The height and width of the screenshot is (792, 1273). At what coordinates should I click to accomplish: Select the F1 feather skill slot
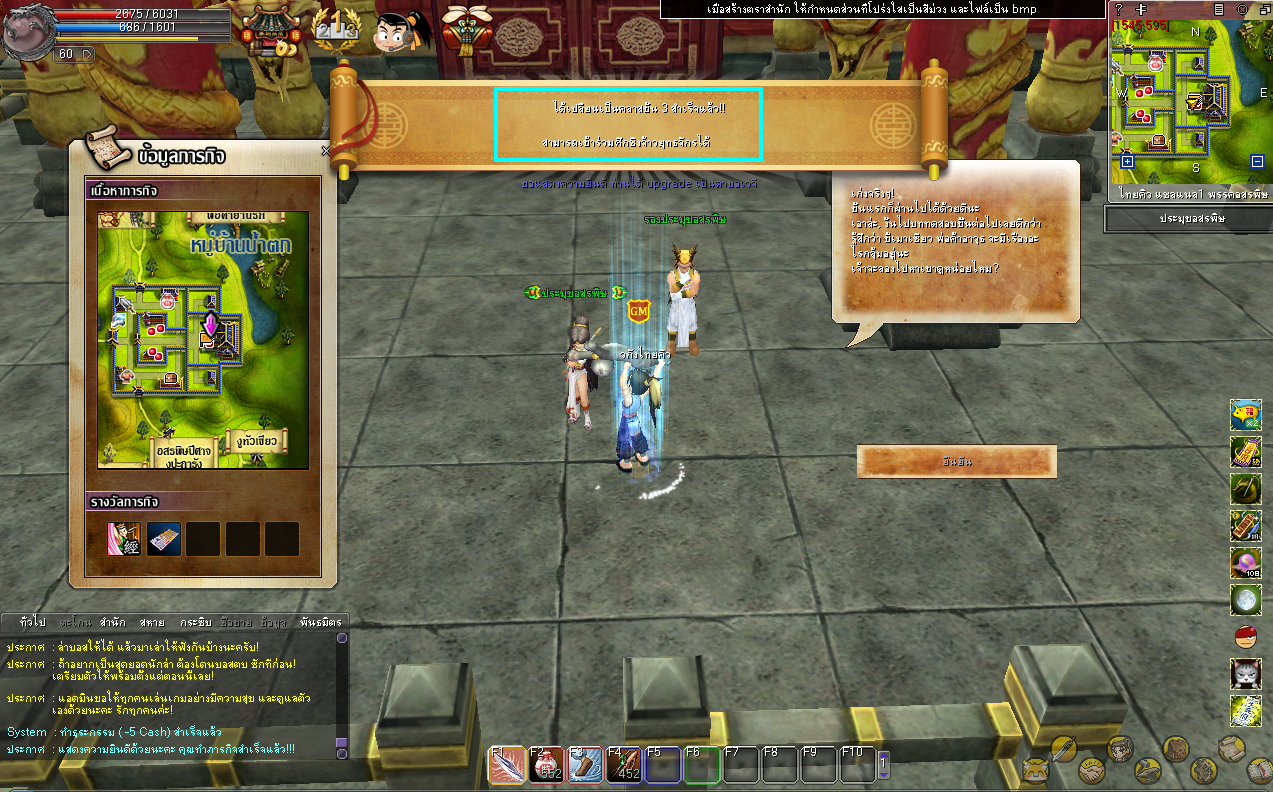505,766
